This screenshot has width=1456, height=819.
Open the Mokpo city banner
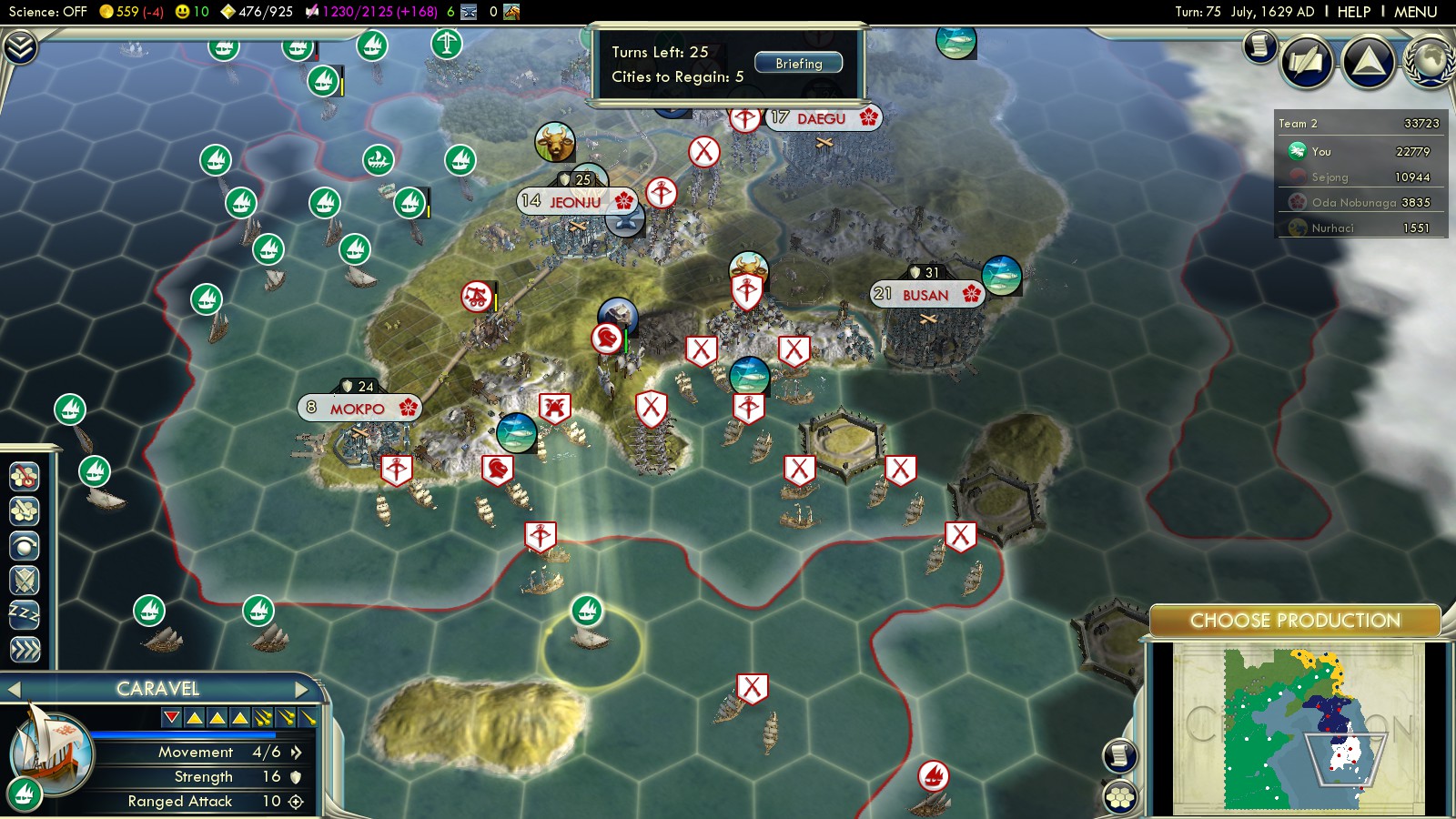pos(358,409)
